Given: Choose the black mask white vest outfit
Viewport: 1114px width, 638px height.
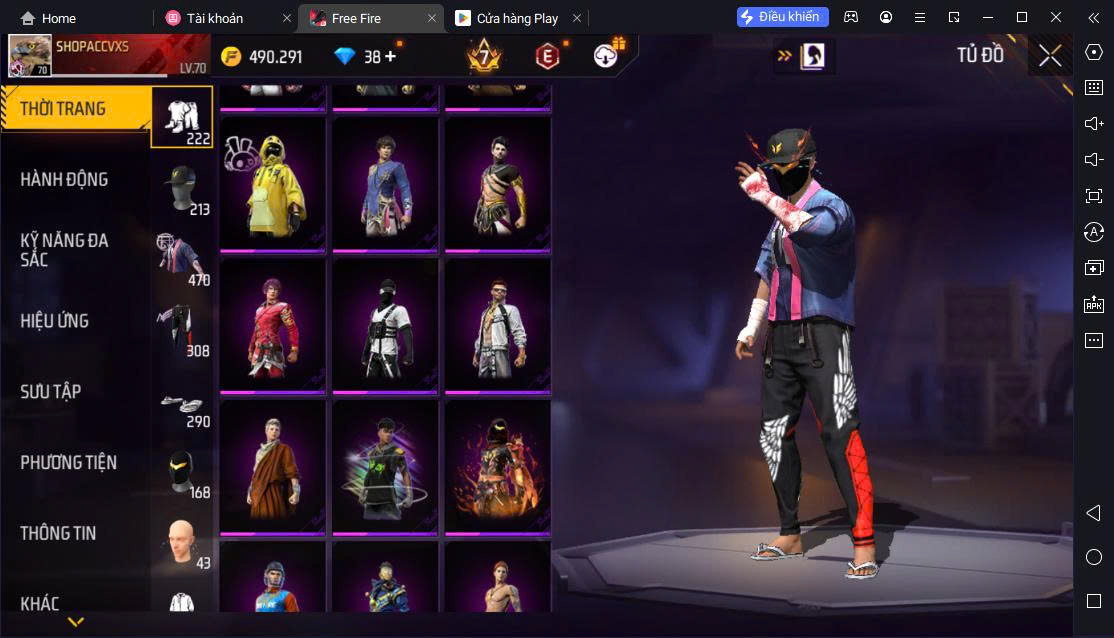Looking at the screenshot, I should [x=385, y=327].
